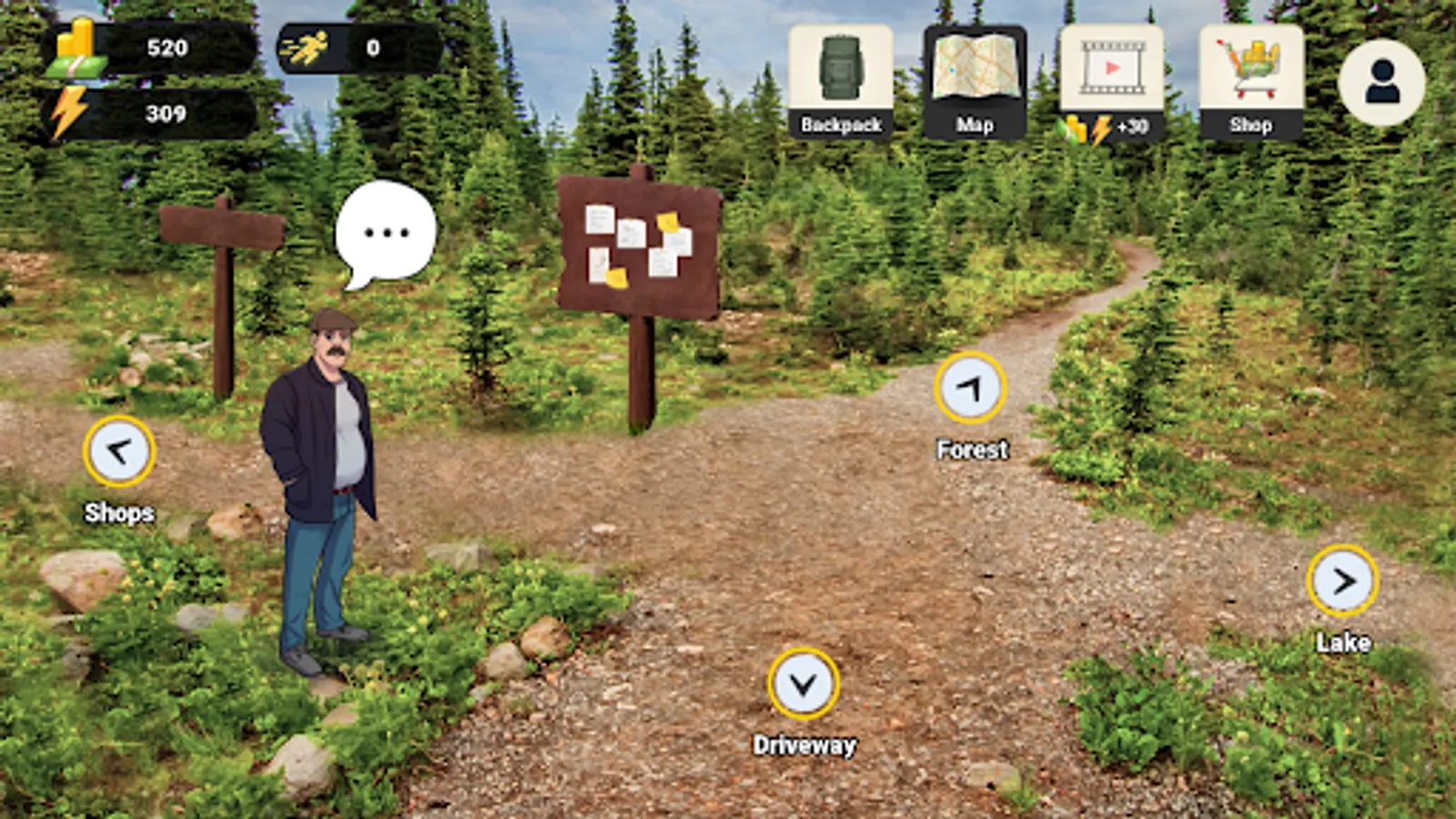1456x819 pixels.
Task: Go to the Shops arrow
Action: click(x=119, y=451)
